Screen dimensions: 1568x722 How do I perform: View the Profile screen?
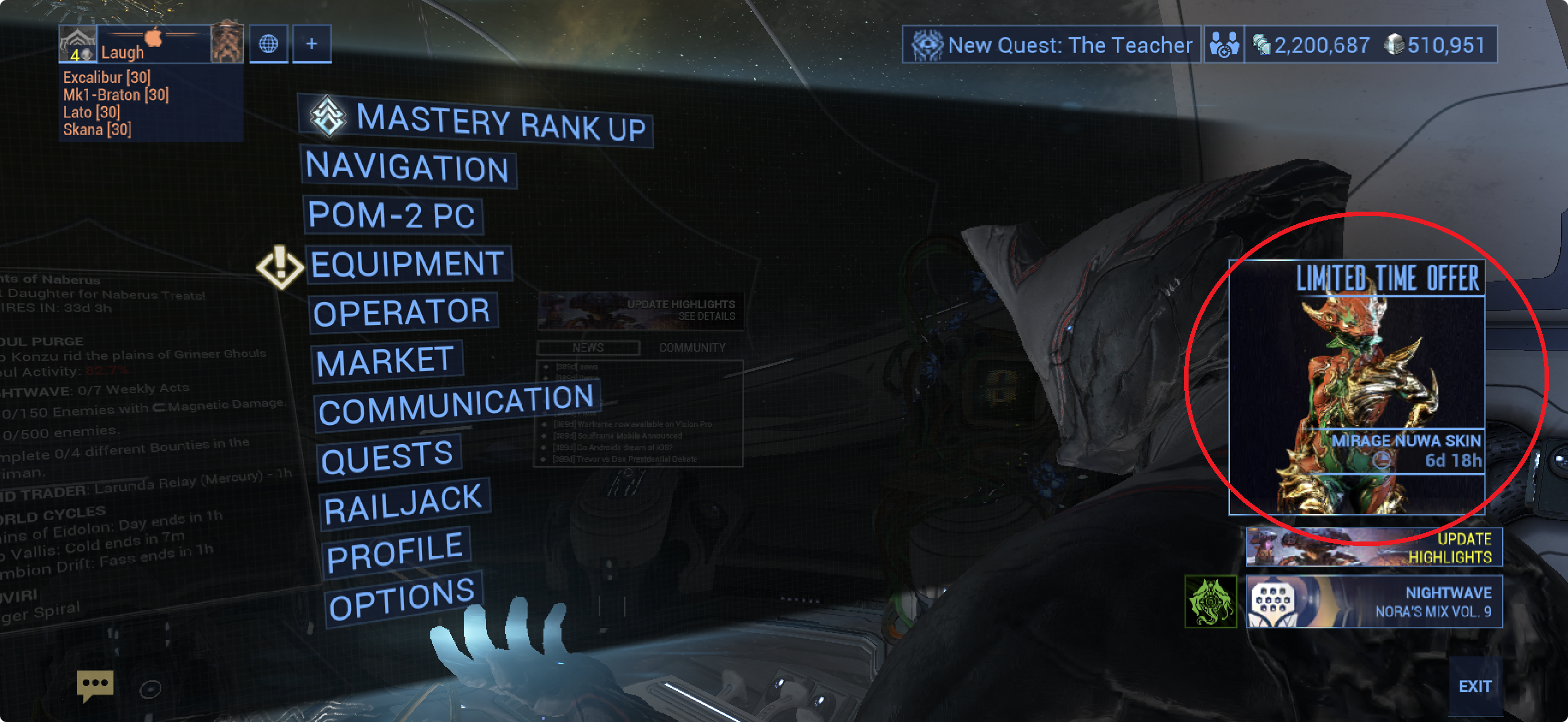pyautogui.click(x=396, y=551)
